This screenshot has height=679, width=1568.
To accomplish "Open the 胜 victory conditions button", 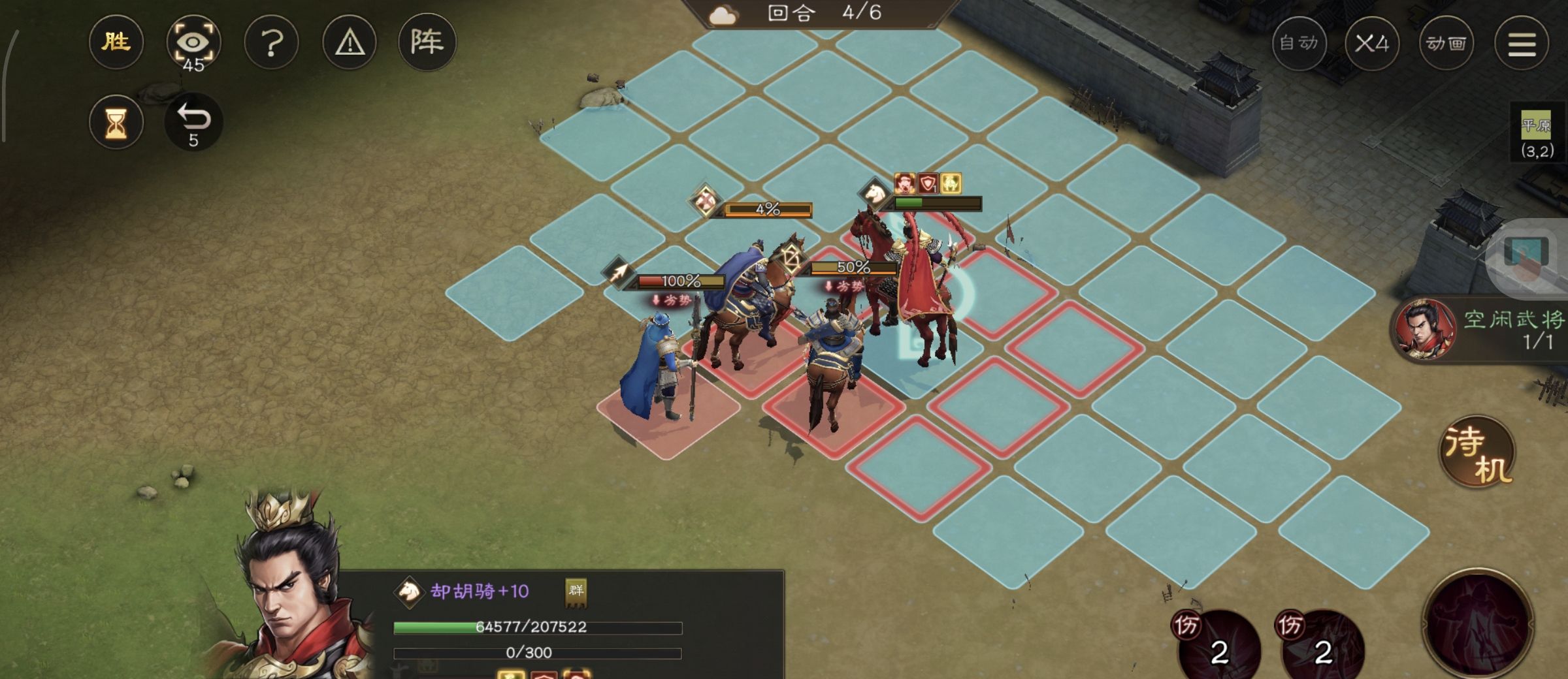I will [116, 42].
